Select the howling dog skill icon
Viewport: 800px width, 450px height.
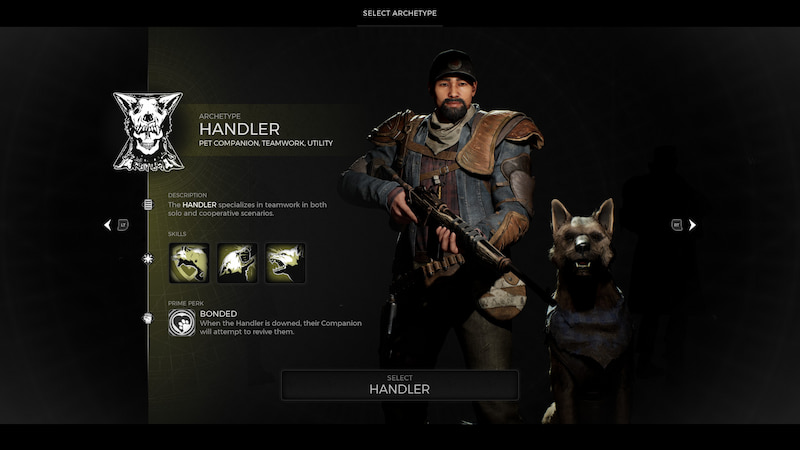pyautogui.click(x=238, y=263)
